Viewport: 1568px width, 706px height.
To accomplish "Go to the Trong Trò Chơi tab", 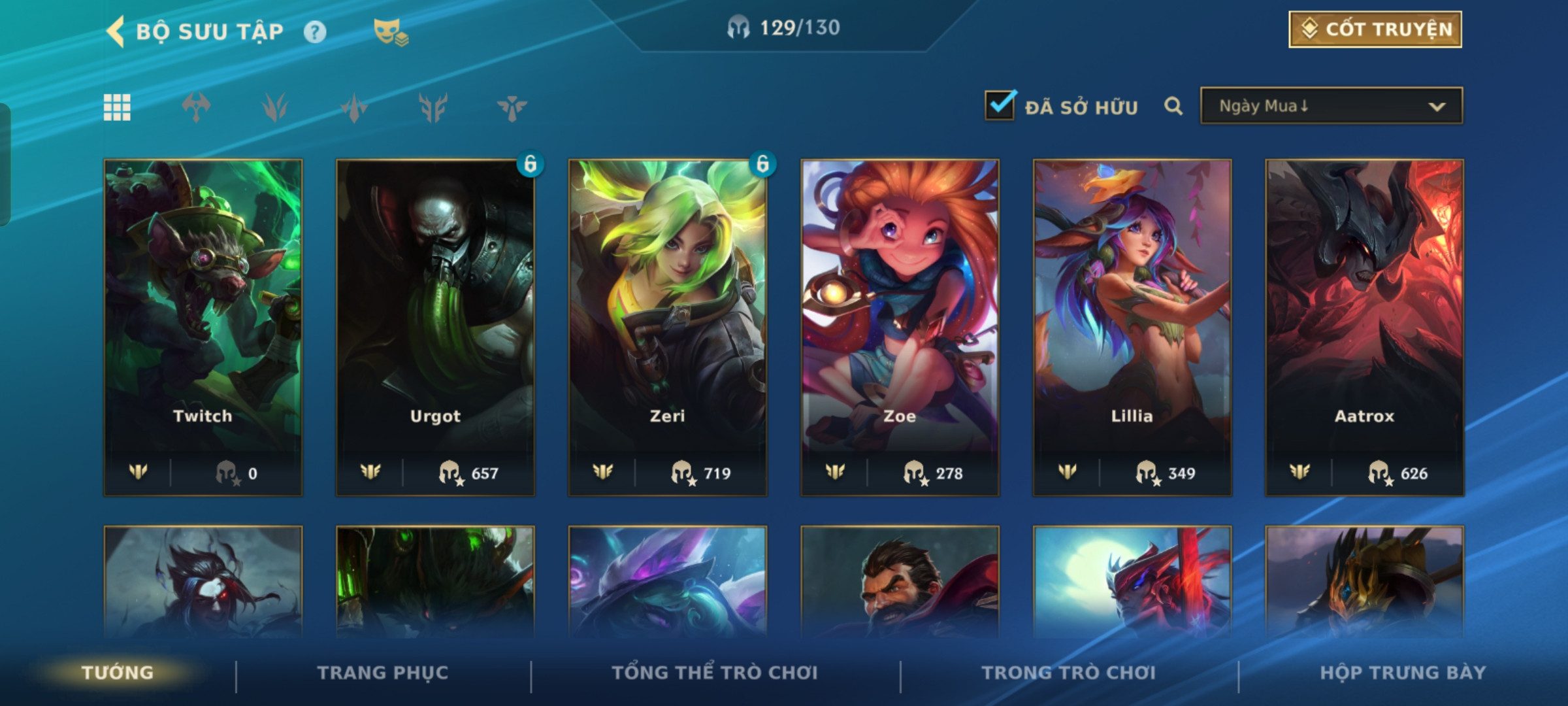I will (x=1068, y=673).
